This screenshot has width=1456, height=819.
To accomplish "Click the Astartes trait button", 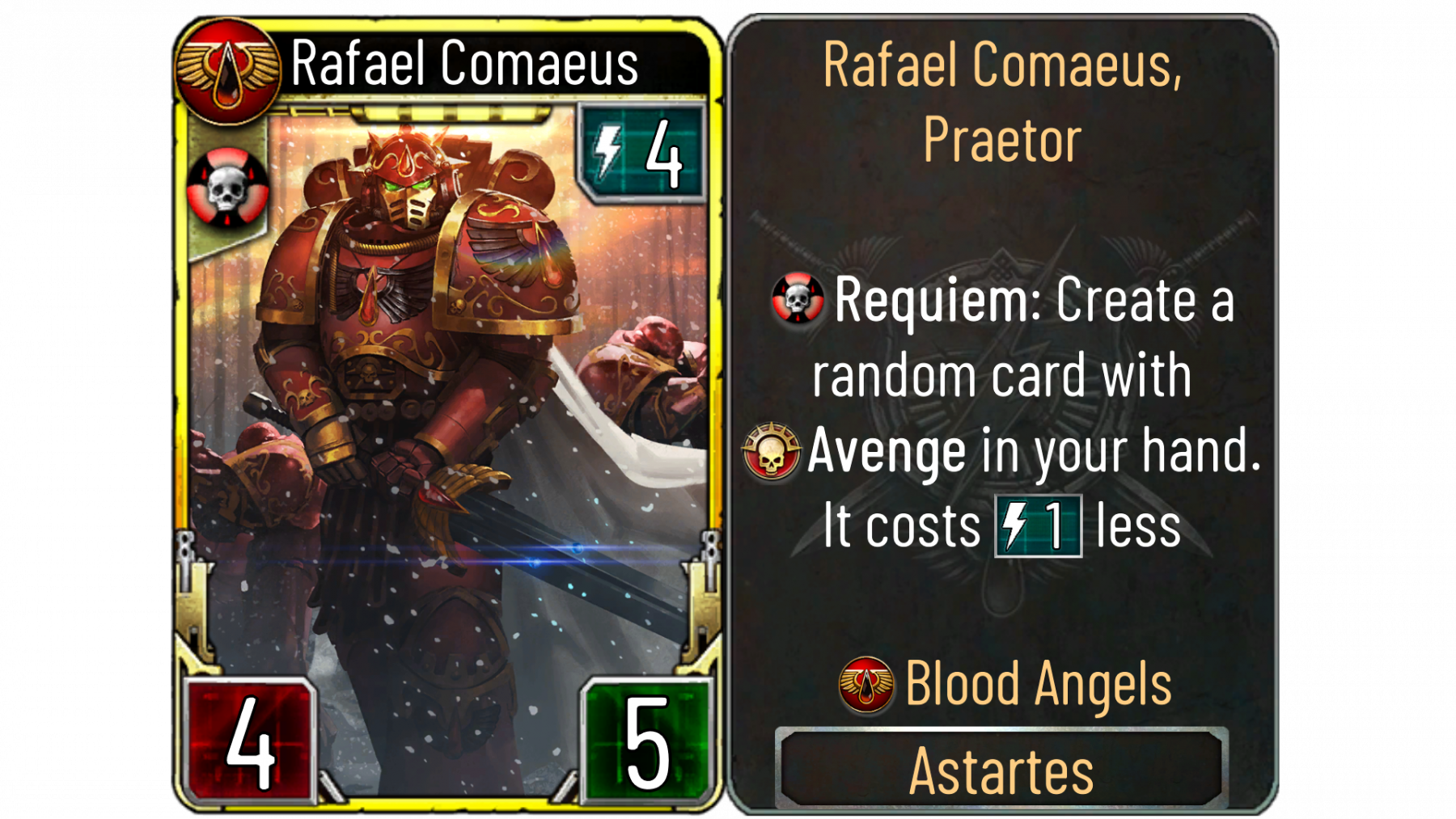I will 1001,770.
